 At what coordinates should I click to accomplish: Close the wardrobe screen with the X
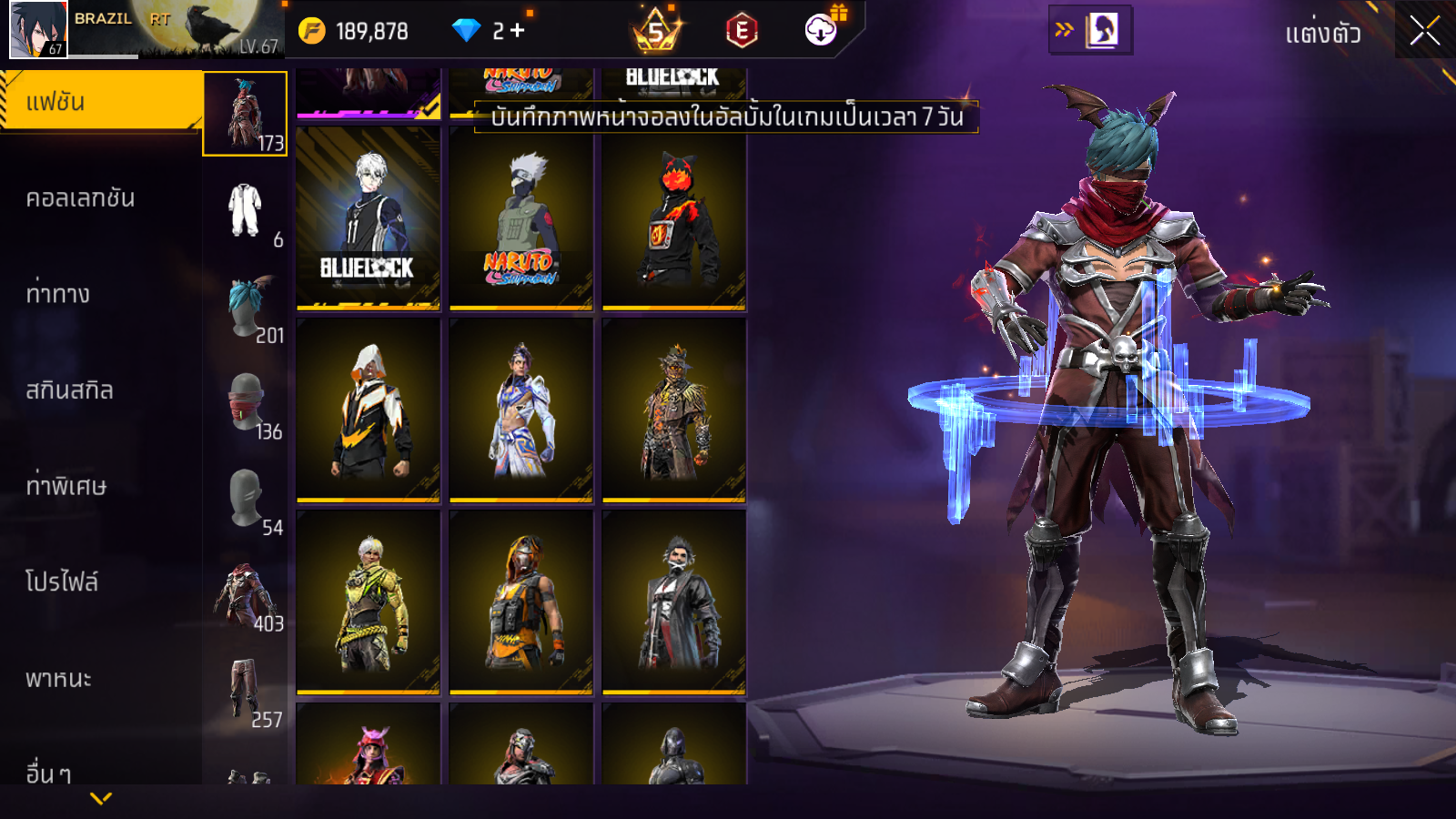tap(1424, 32)
